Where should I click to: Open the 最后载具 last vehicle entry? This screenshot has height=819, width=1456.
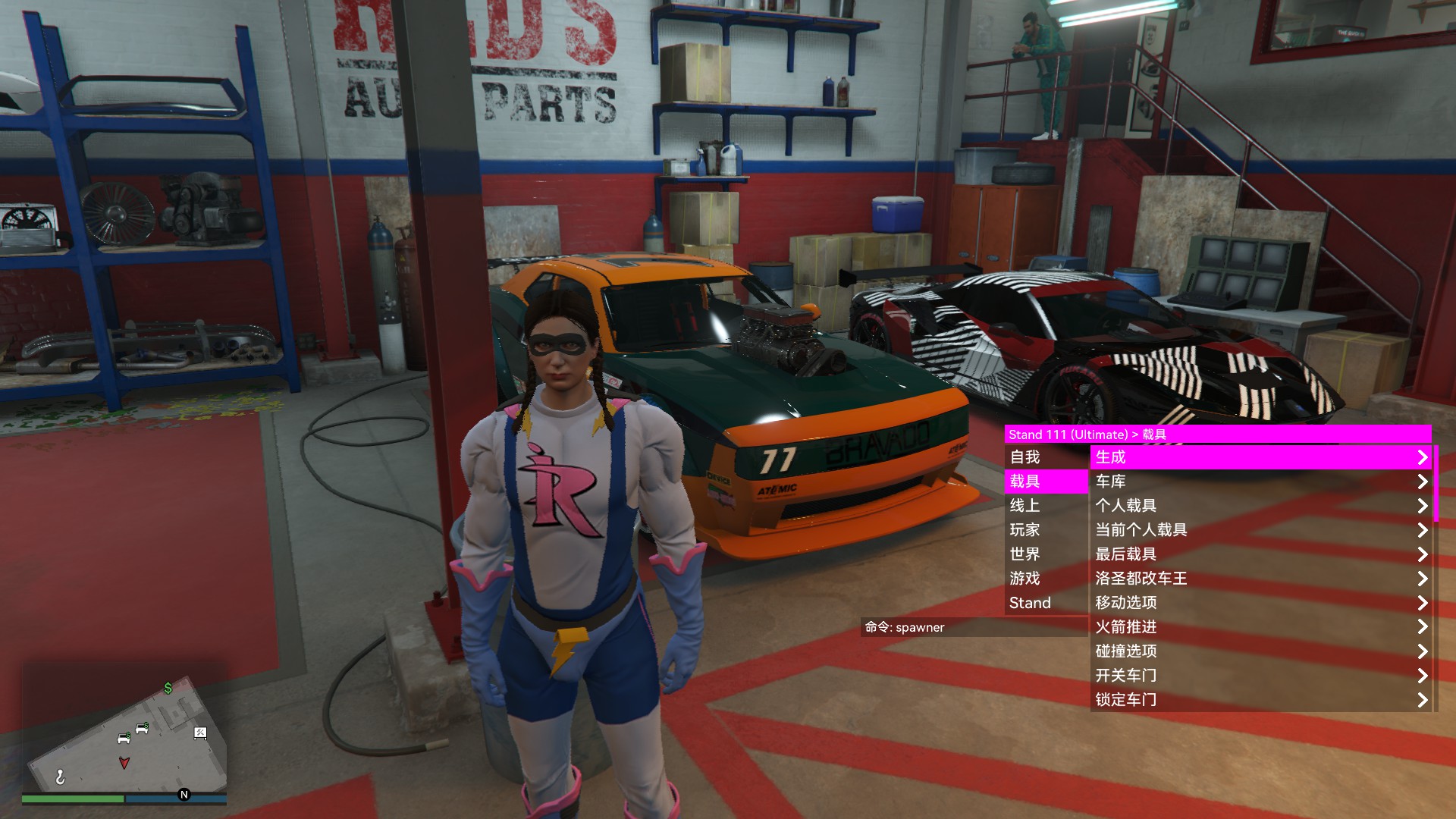[1259, 554]
